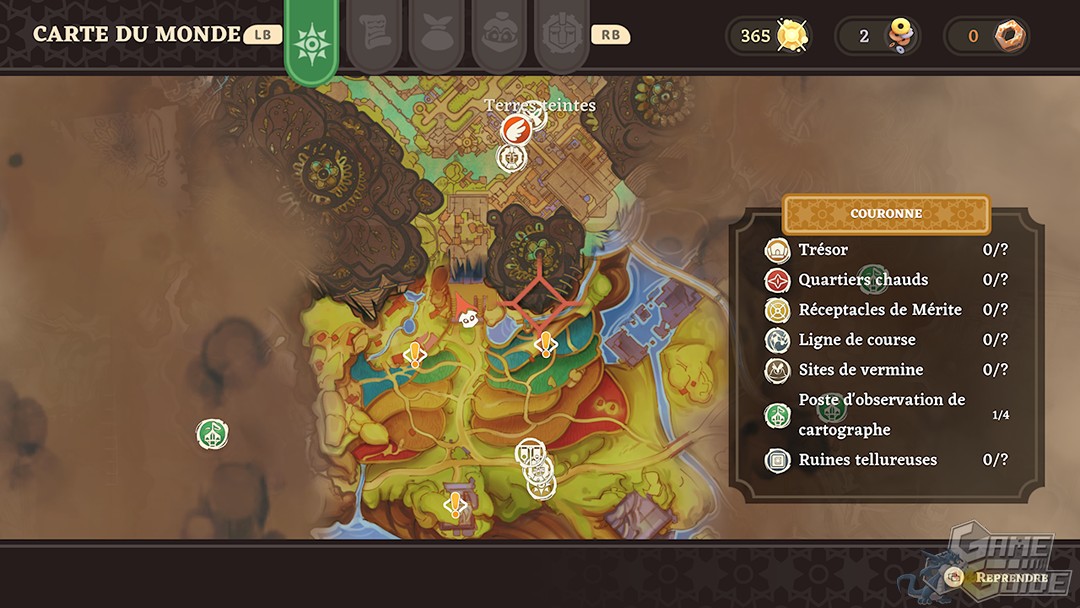Click the Reprendre button
The height and width of the screenshot is (608, 1080).
[1000, 577]
